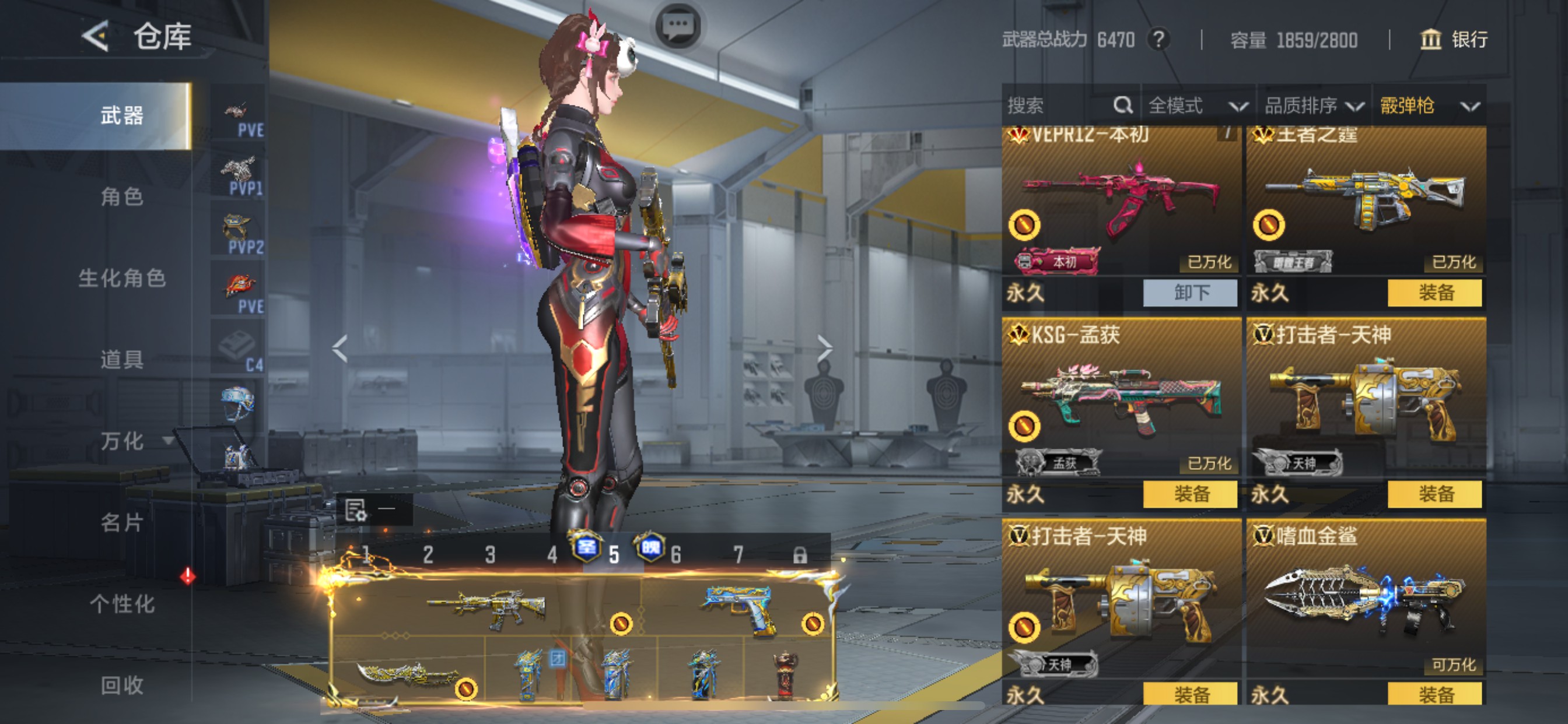Equip the KSG-孟获 shotgun
Viewport: 1568px width, 724px height.
pos(1190,493)
